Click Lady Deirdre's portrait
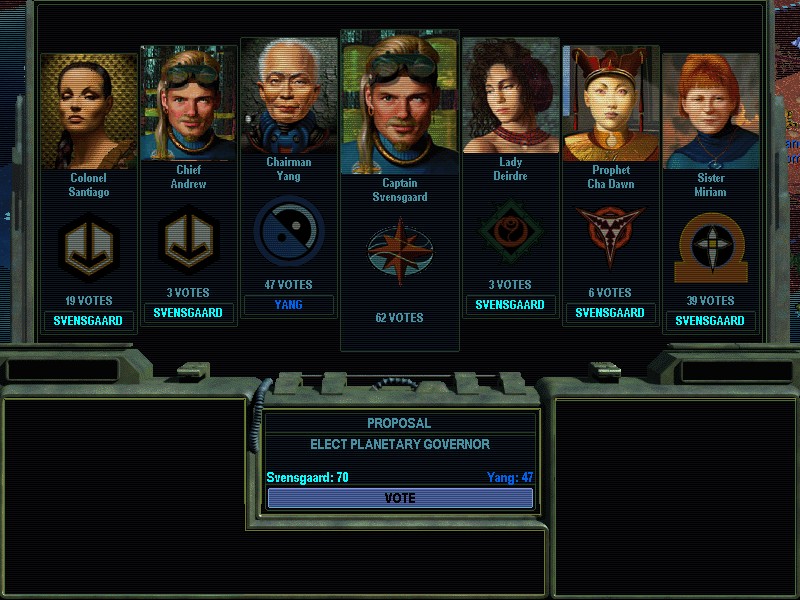 [510, 95]
